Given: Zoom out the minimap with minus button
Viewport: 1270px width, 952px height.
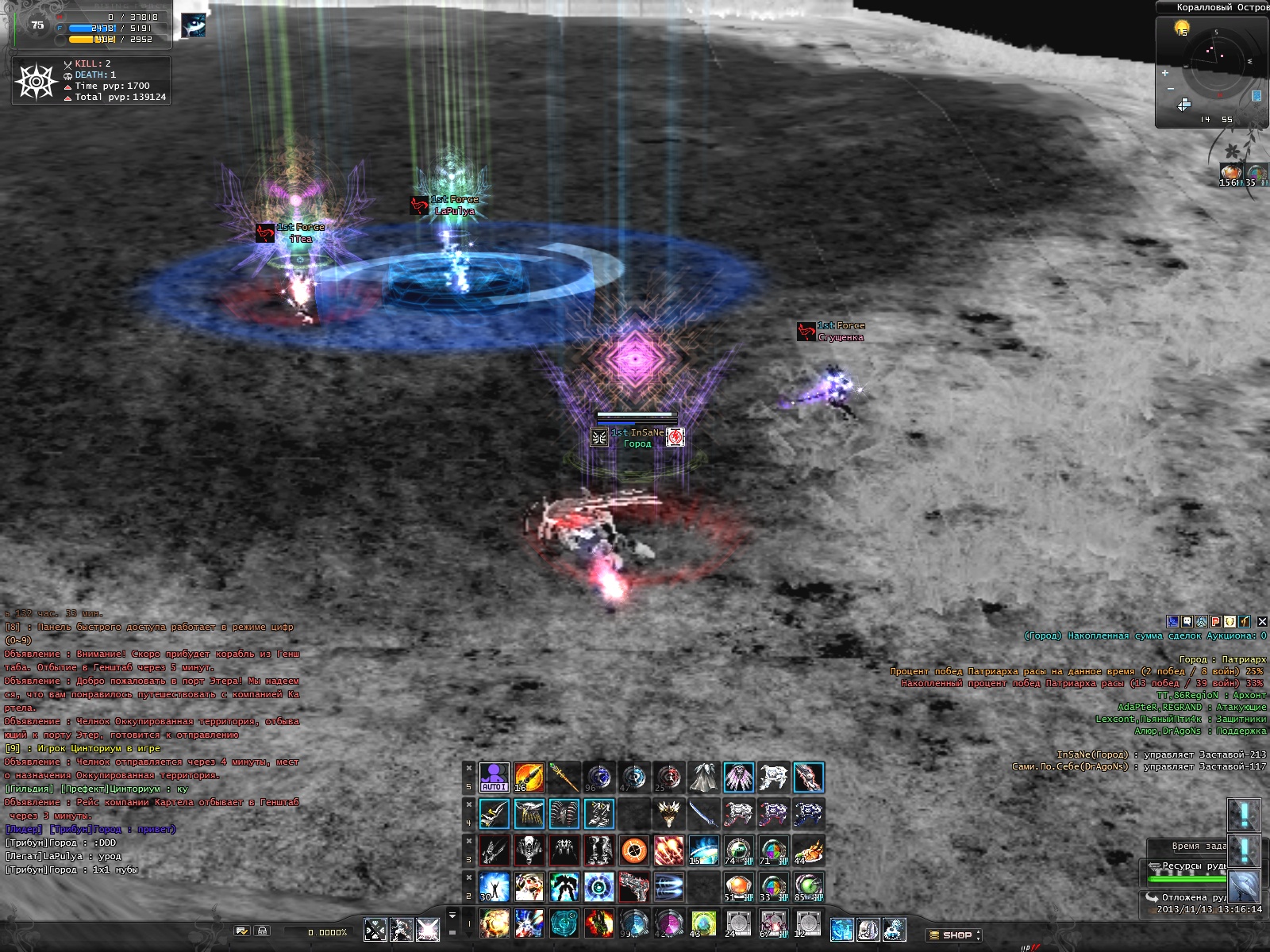Looking at the screenshot, I should [x=1170, y=89].
